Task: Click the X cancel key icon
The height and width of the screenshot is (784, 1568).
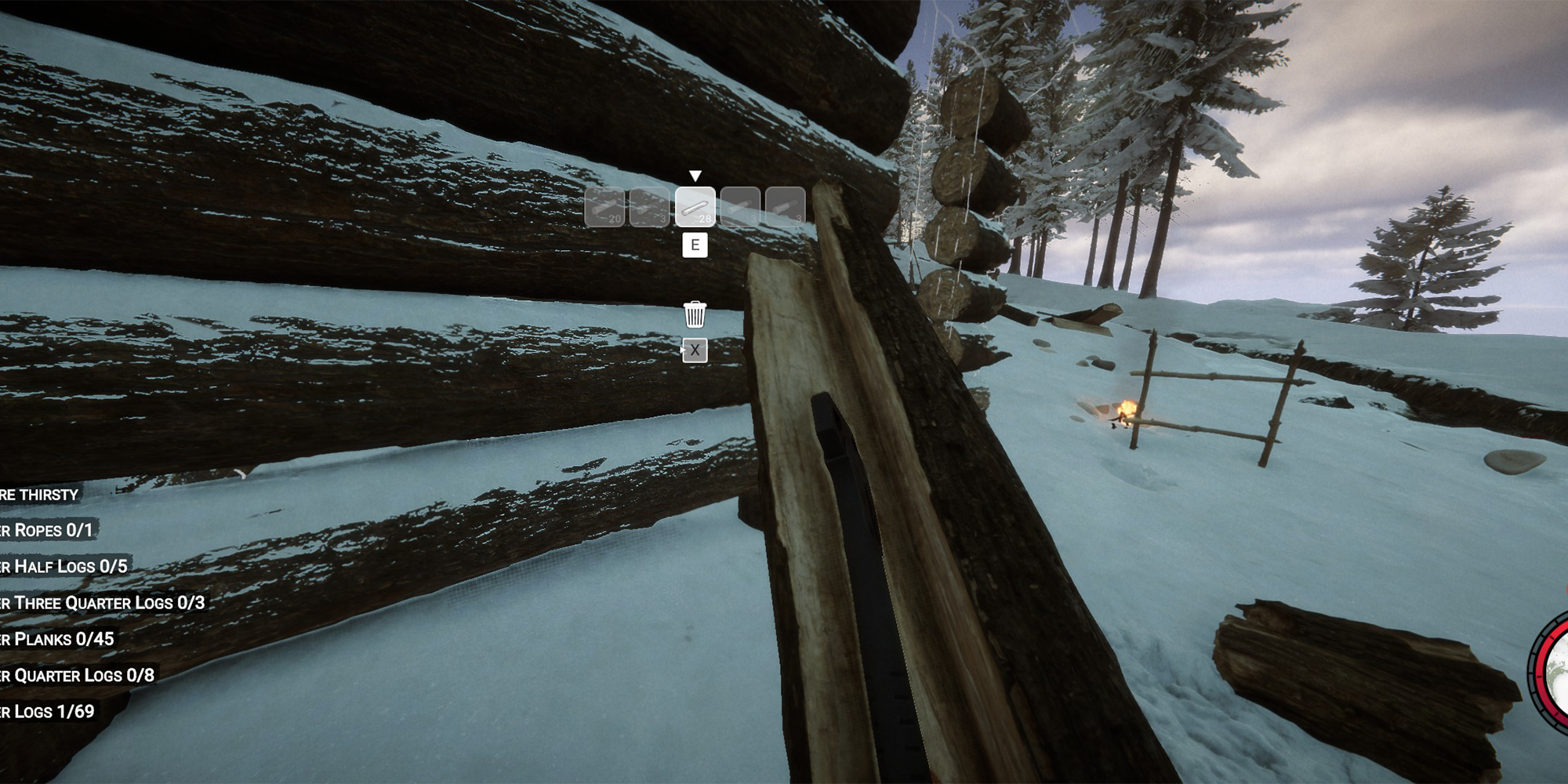Action: [693, 350]
